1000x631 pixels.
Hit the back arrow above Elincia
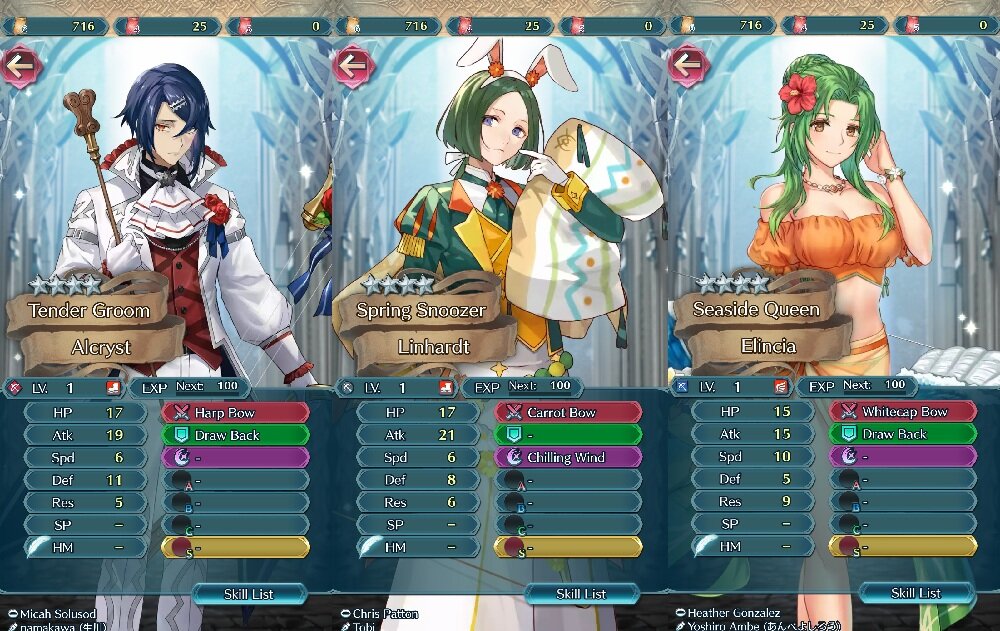[688, 66]
